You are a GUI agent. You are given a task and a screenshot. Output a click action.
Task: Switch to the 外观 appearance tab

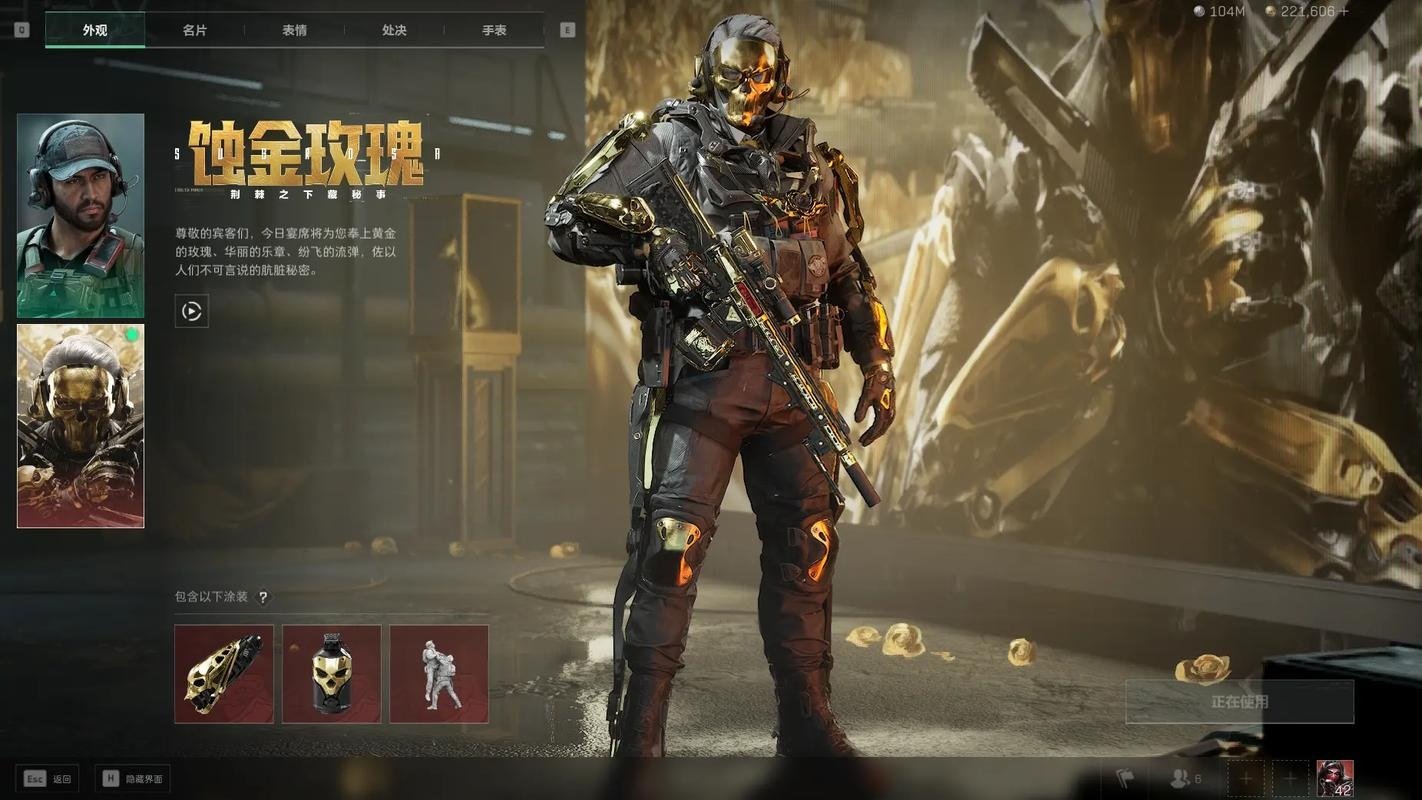click(95, 30)
